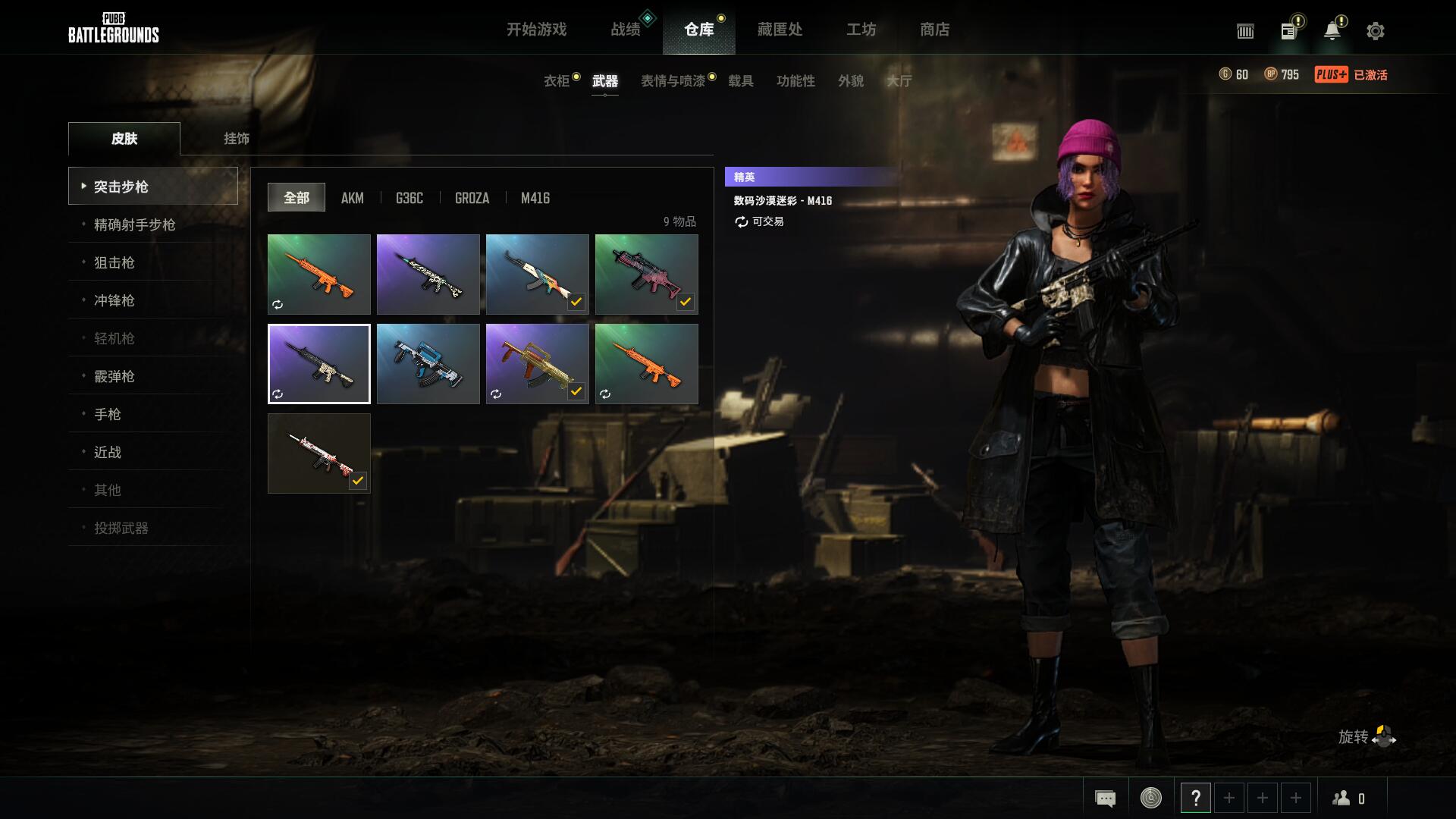Open the friends list icon

[x=1341, y=798]
